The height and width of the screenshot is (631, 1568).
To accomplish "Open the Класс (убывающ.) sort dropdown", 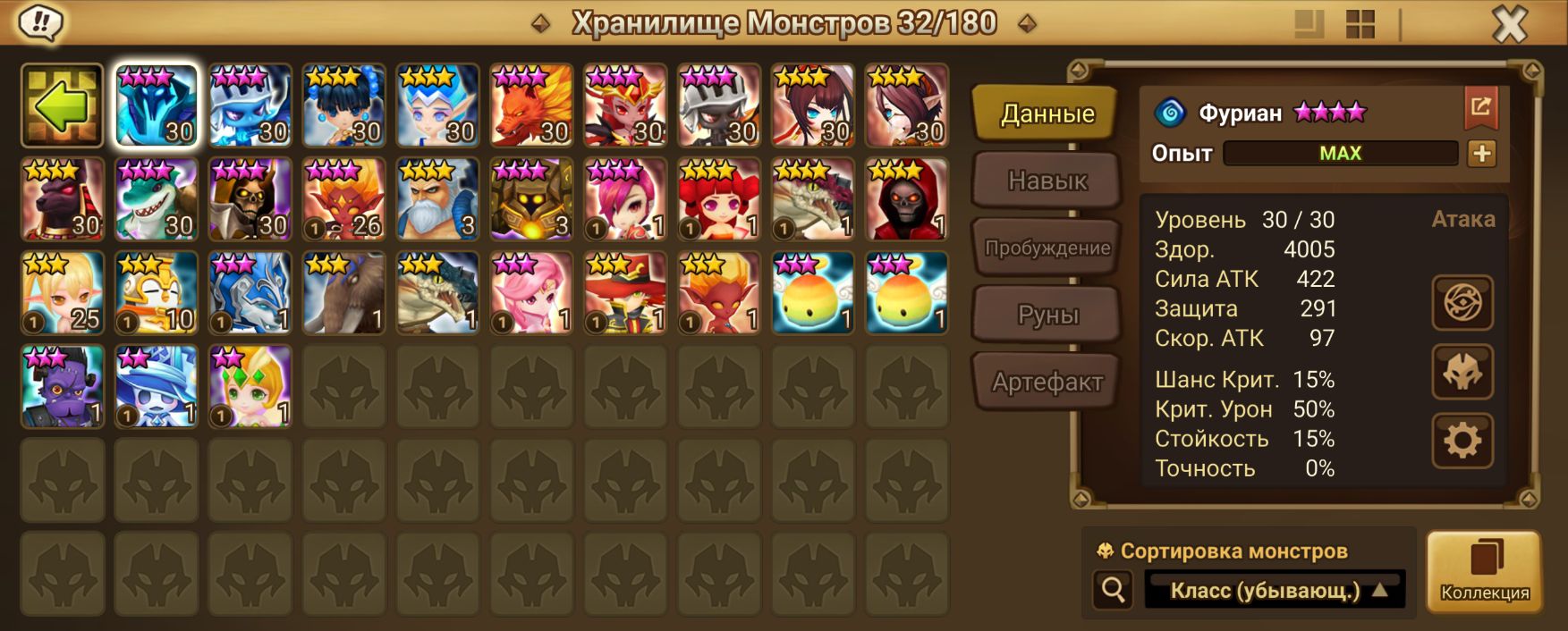I will point(1275,590).
